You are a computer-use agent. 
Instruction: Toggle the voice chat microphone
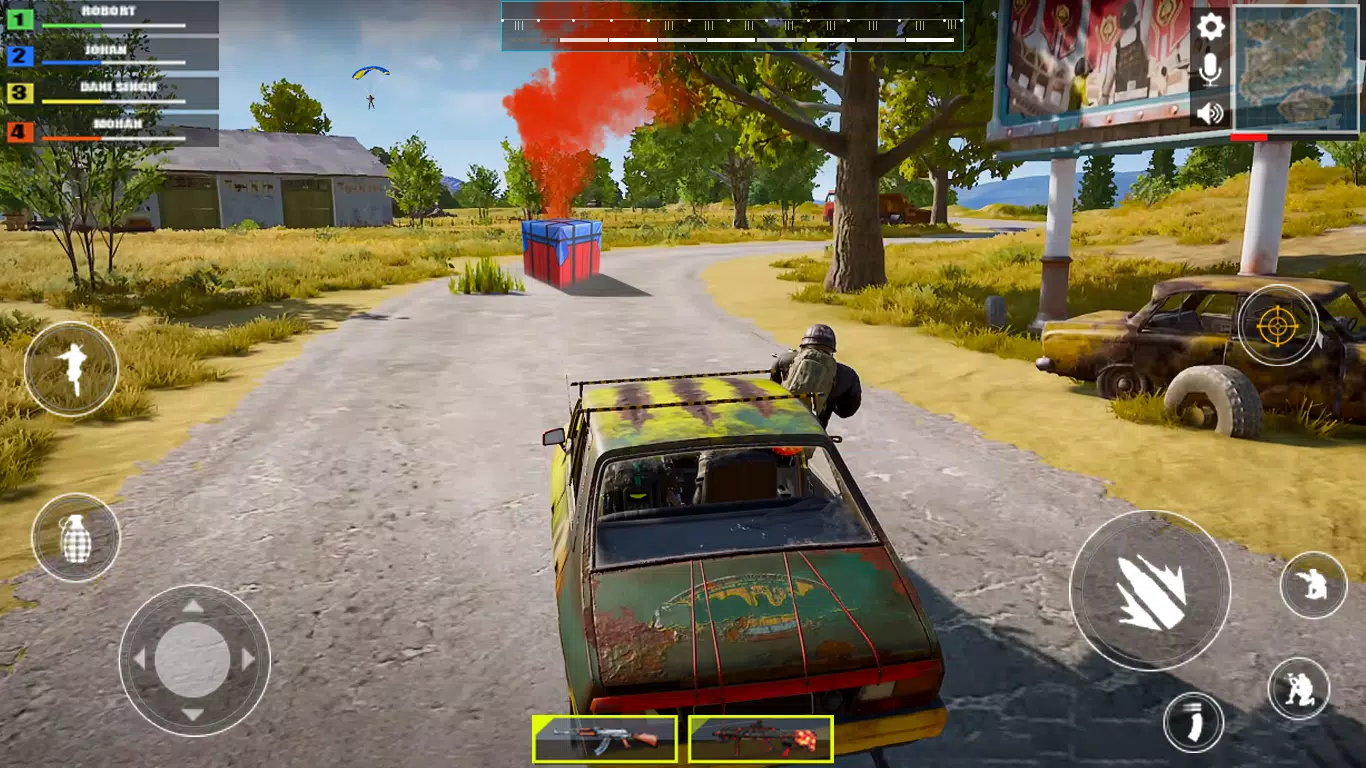[1210, 70]
